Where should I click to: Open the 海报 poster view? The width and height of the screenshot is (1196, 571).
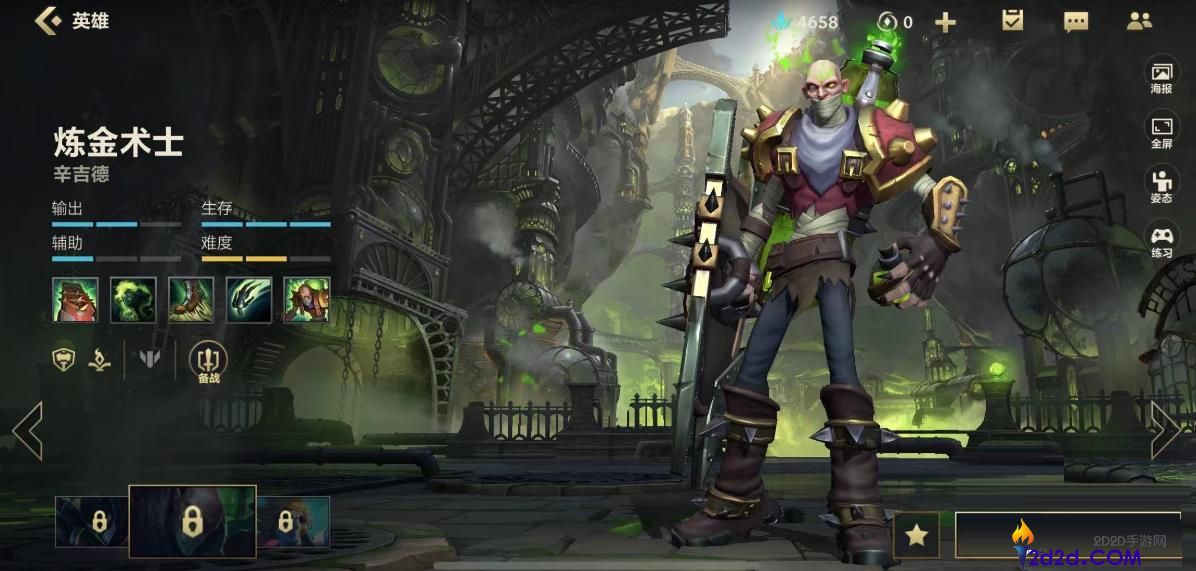pyautogui.click(x=1161, y=78)
